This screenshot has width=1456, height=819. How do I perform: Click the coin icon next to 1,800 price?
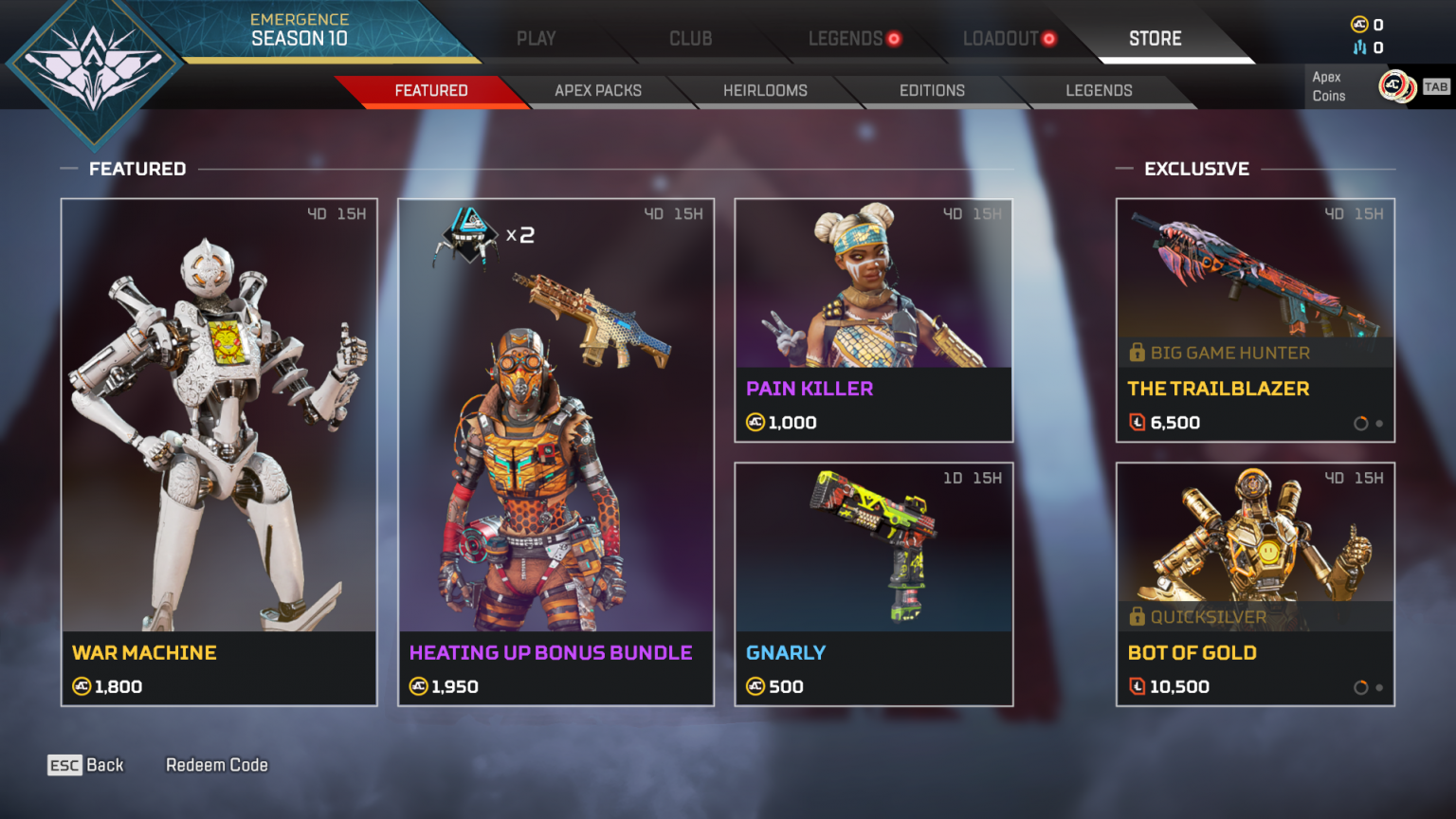(81, 687)
